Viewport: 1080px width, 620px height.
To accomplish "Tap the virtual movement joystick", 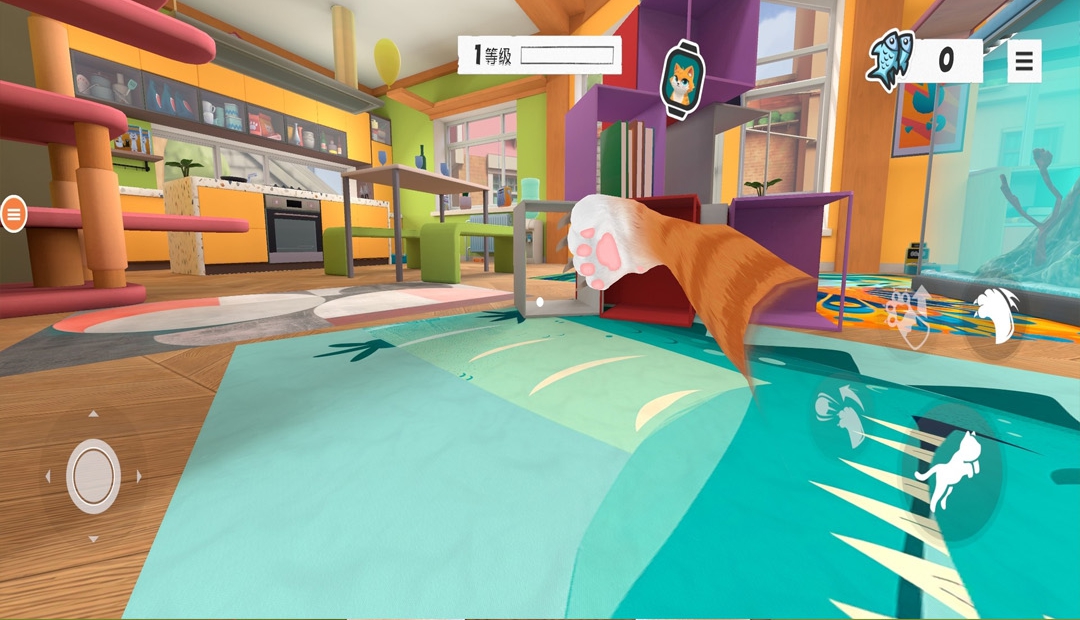I will pyautogui.click(x=94, y=476).
